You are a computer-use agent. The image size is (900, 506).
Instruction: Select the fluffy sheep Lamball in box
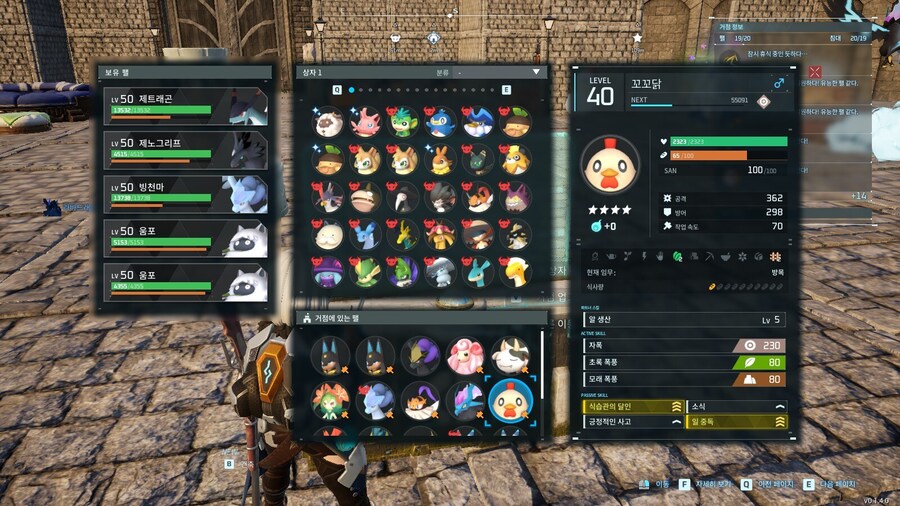click(328, 123)
